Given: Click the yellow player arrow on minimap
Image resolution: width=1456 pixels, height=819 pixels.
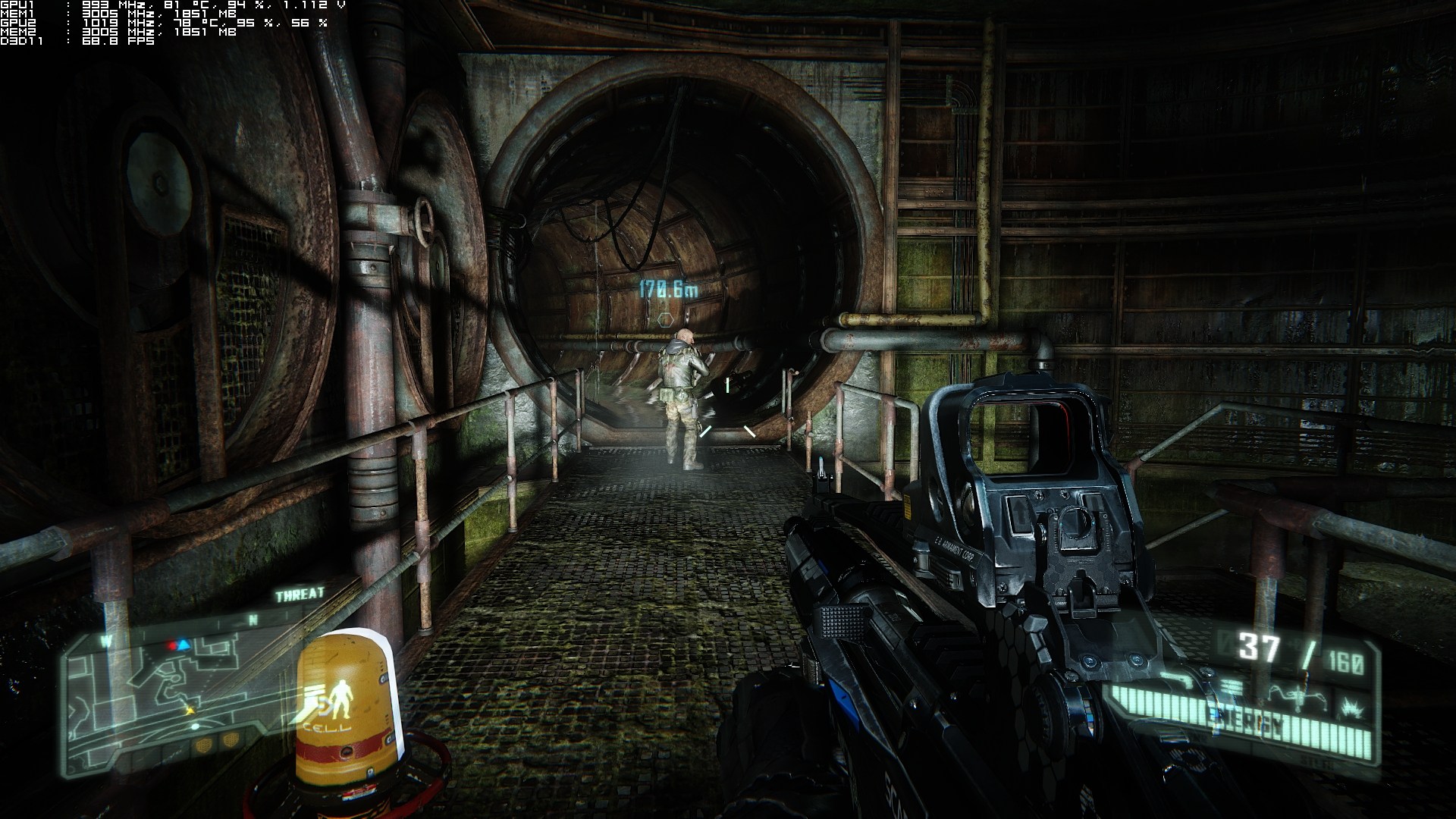Looking at the screenshot, I should (189, 710).
